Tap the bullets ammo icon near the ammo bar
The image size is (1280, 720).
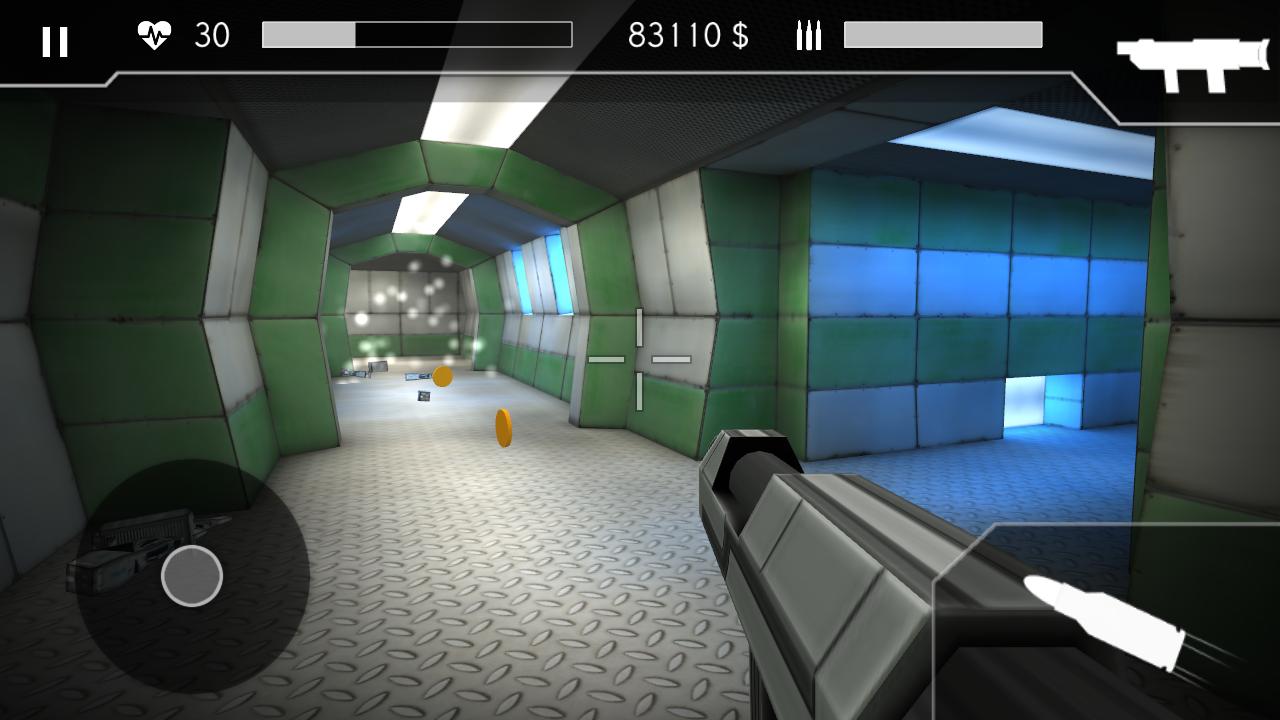[806, 37]
